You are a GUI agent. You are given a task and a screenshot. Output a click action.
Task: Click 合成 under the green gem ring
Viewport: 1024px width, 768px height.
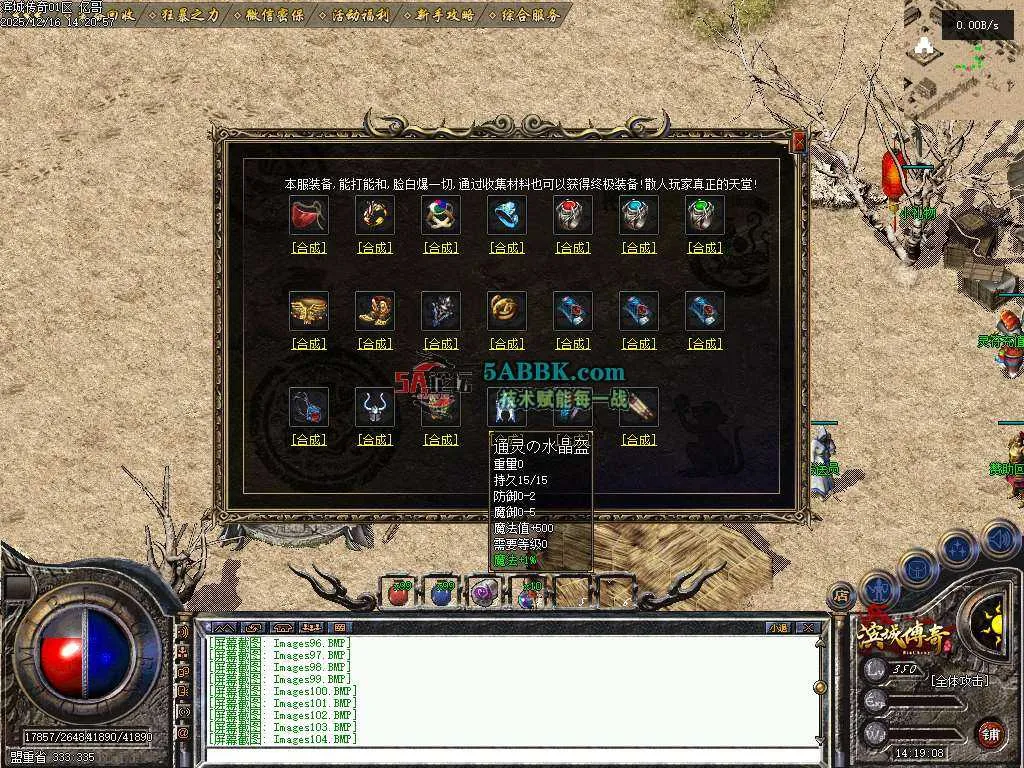(705, 248)
